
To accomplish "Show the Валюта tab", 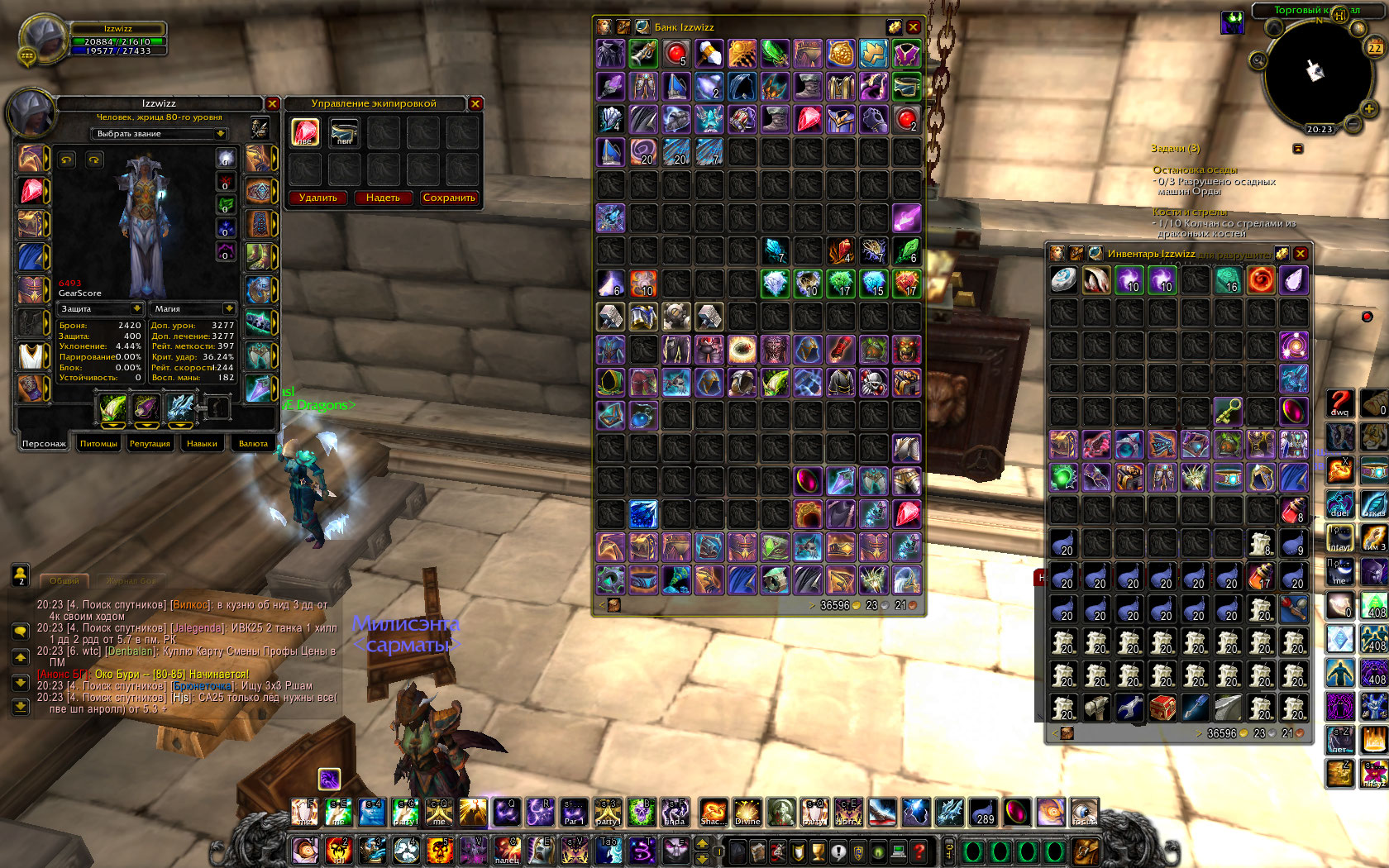I will tap(253, 444).
